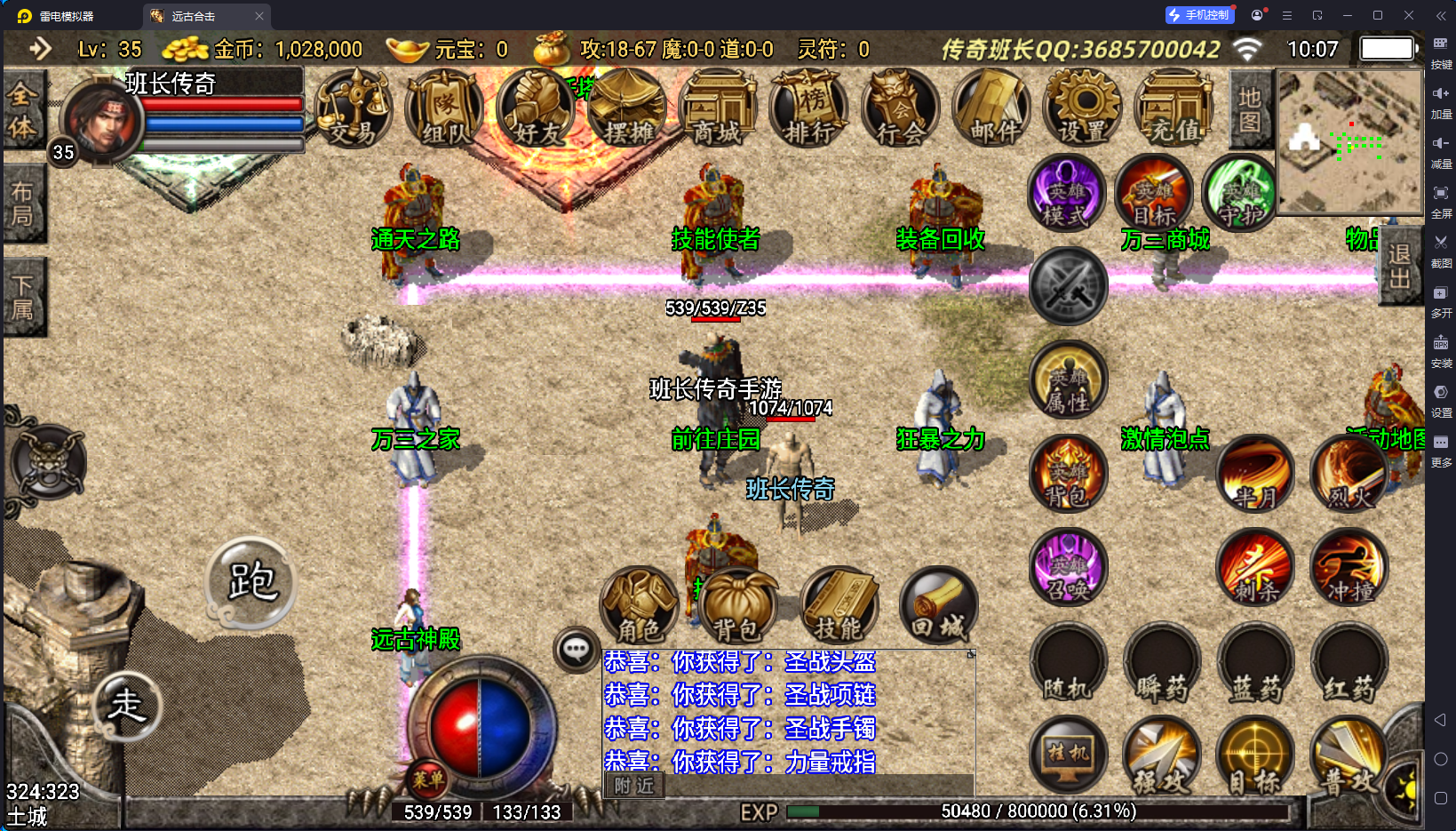Screen dimensions: 1456x831
Task: Switch to the 附近 nearby chat tab
Action: [633, 786]
